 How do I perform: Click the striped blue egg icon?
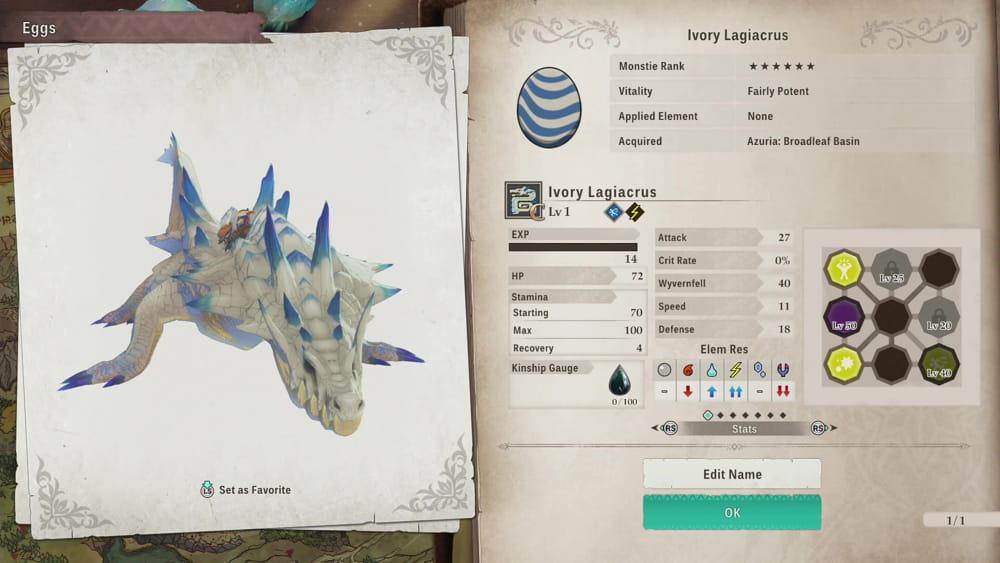[x=549, y=107]
